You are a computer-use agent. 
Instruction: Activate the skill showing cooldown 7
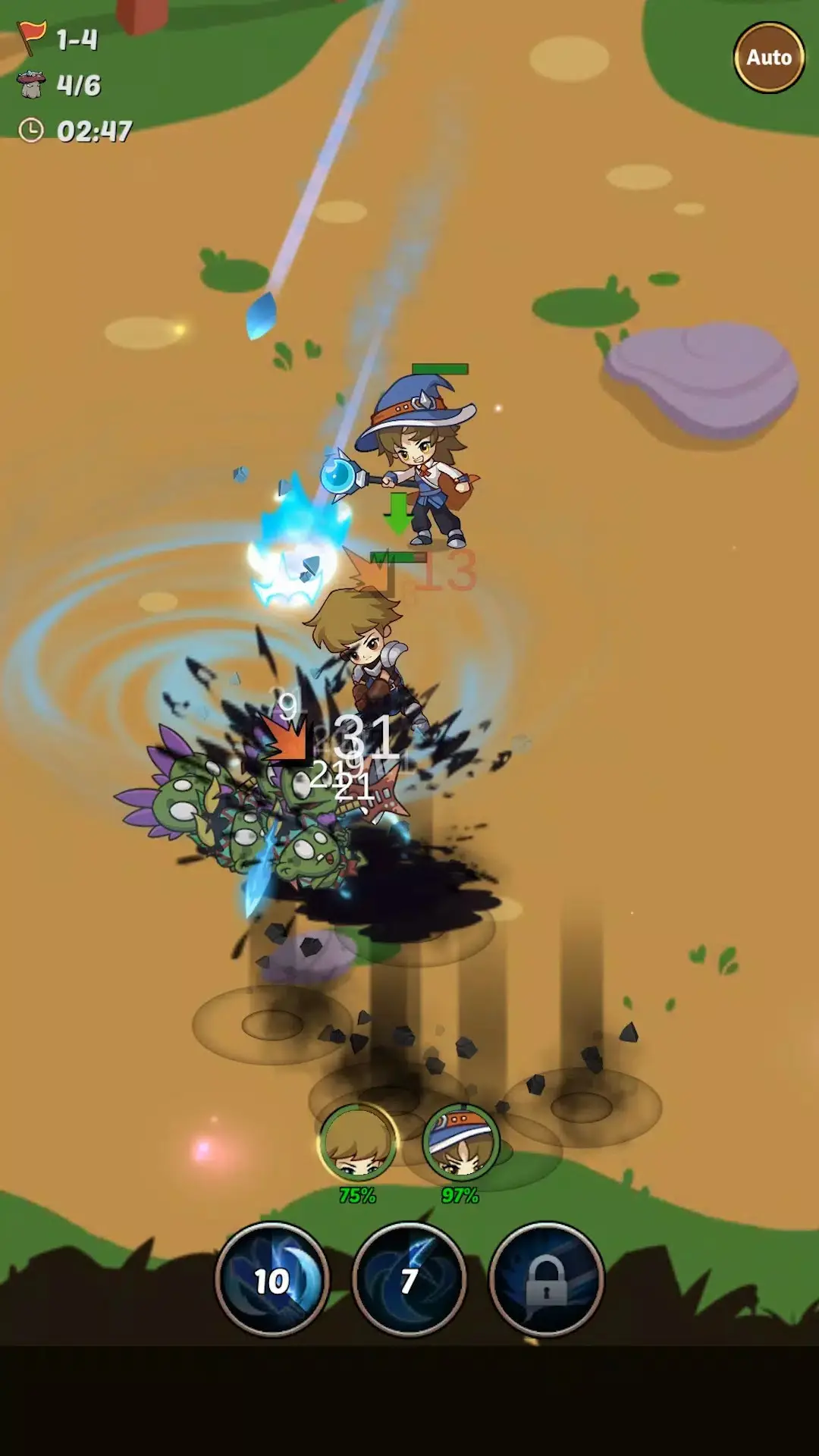pos(409,1280)
